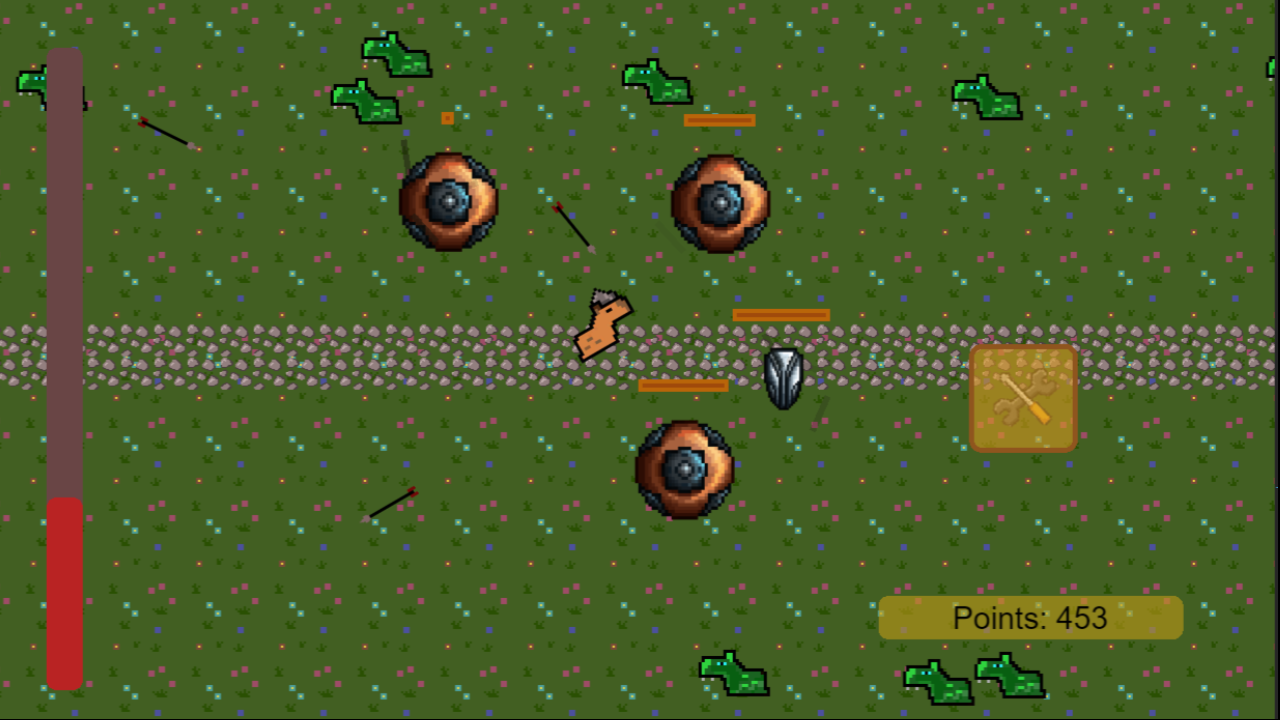Click the eyeball enemy at top center
This screenshot has width=1280, height=720.
[721, 203]
